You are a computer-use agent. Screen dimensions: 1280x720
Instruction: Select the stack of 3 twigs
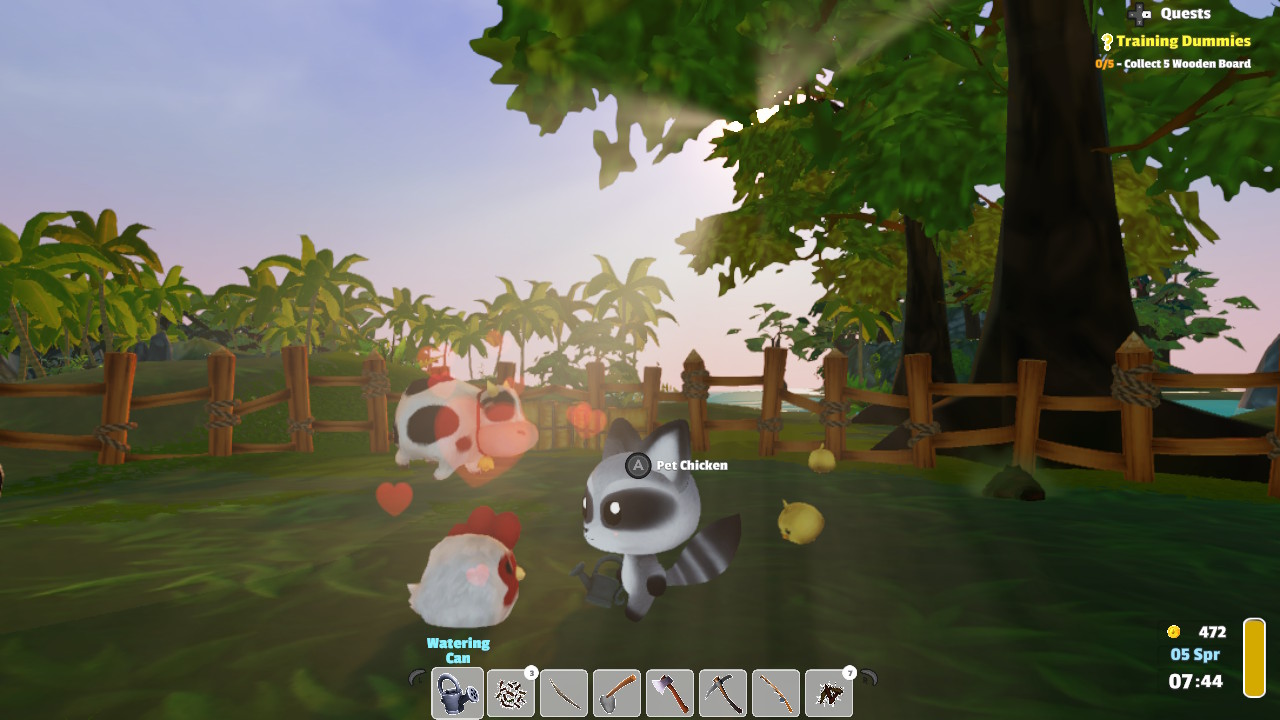(509, 692)
